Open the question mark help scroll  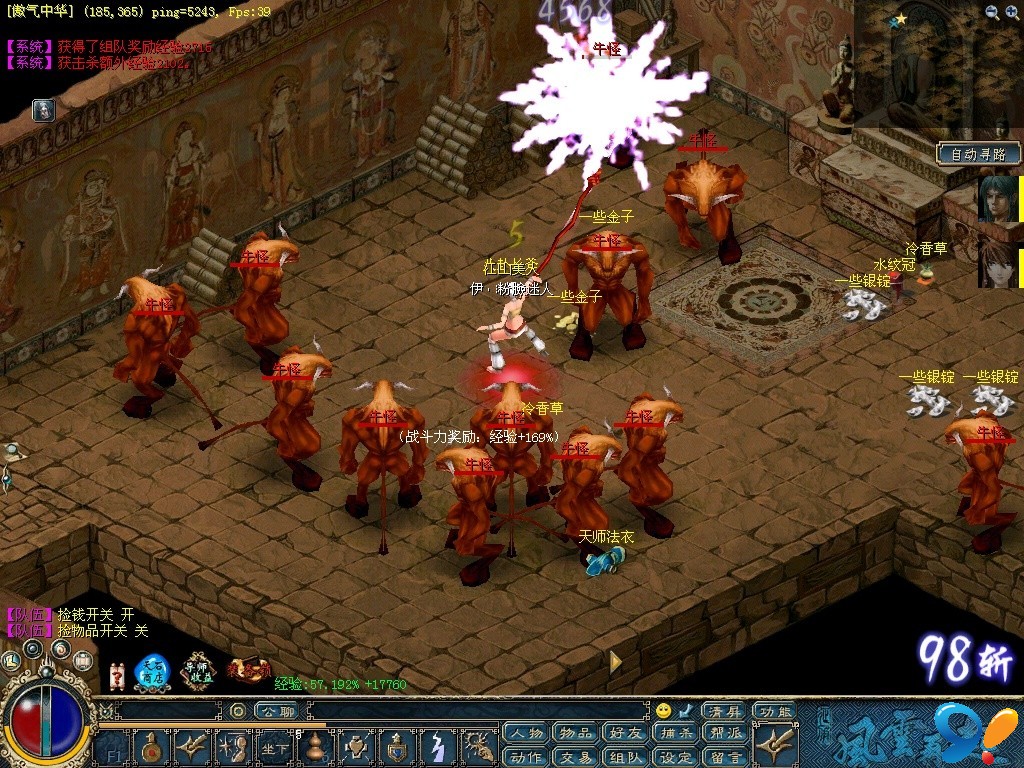[117, 675]
